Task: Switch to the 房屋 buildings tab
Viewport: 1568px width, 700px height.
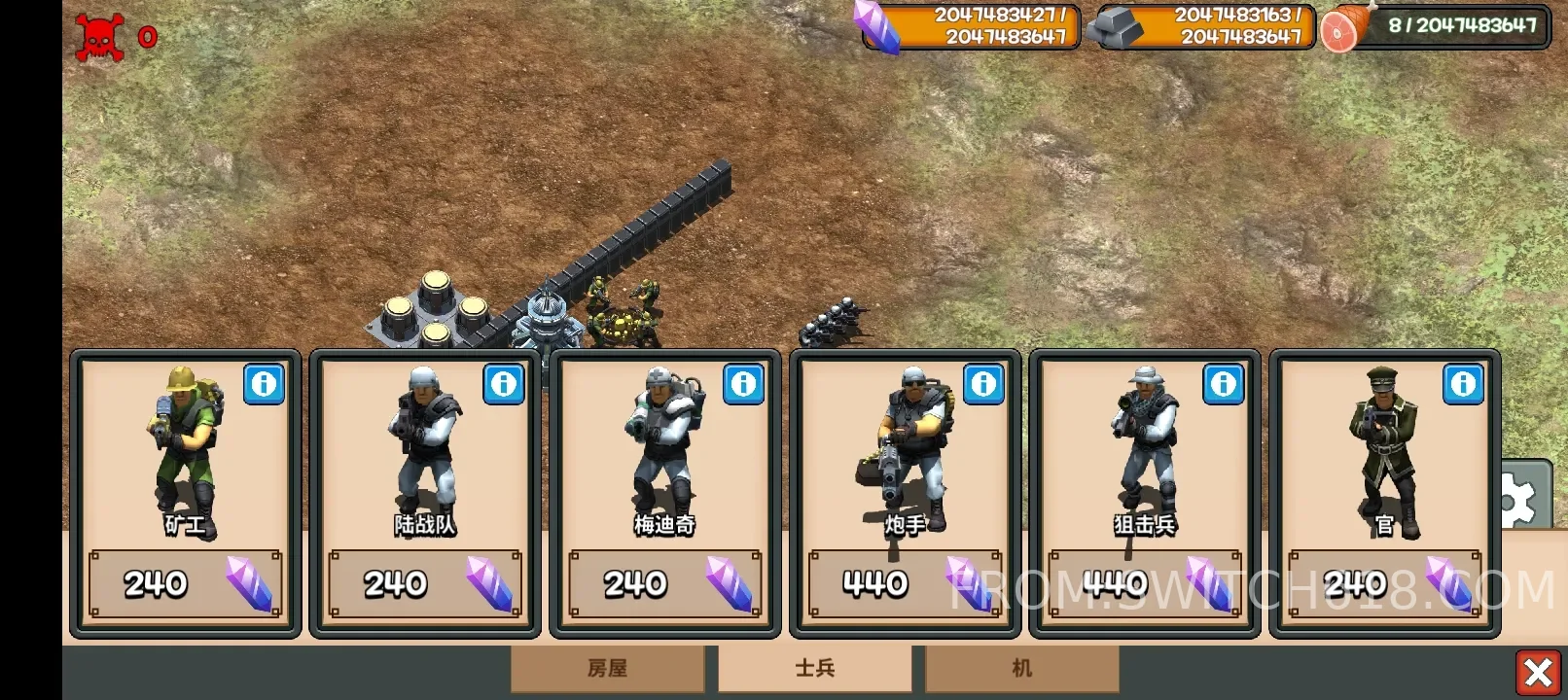Action: 608,669
